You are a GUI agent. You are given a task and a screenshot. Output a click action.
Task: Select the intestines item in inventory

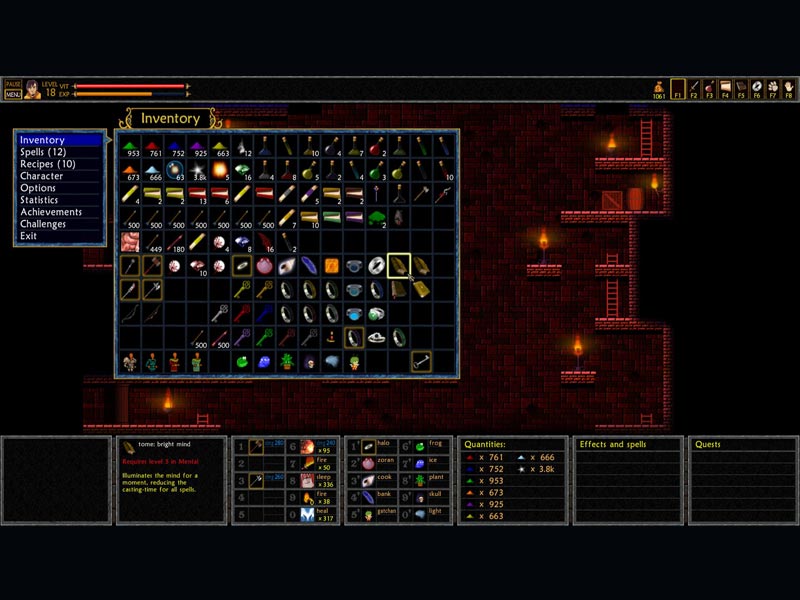coord(130,242)
